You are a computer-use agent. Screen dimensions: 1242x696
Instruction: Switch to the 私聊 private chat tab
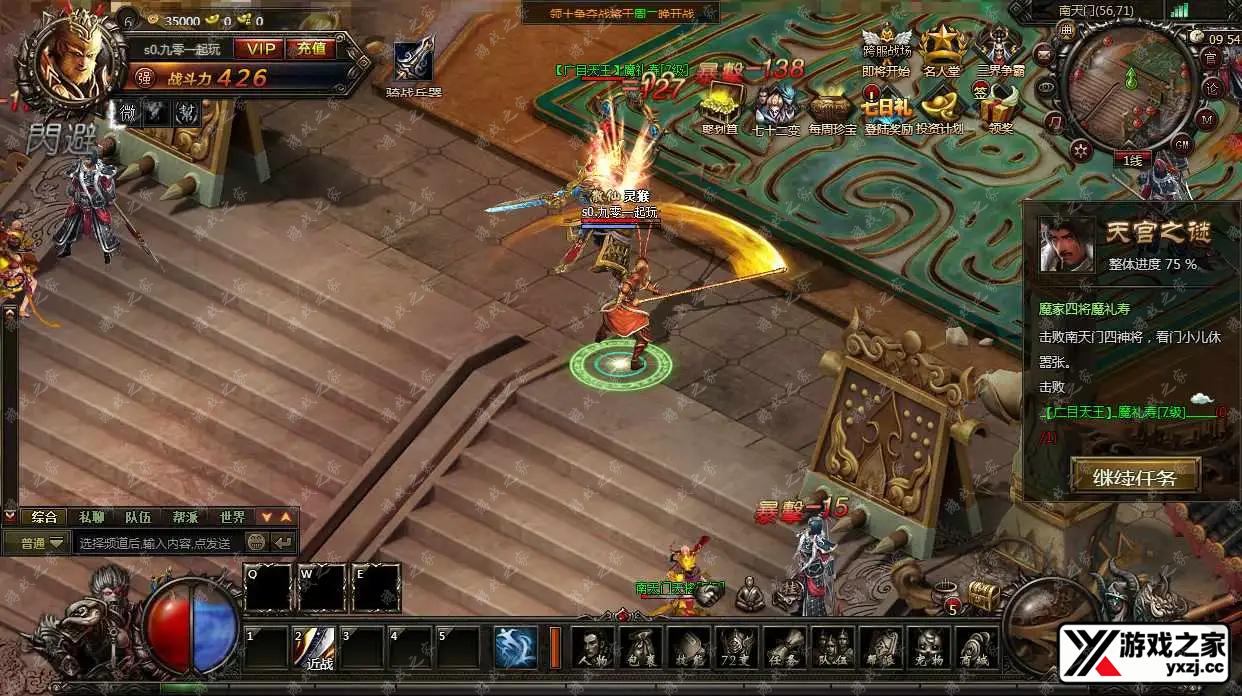92,517
